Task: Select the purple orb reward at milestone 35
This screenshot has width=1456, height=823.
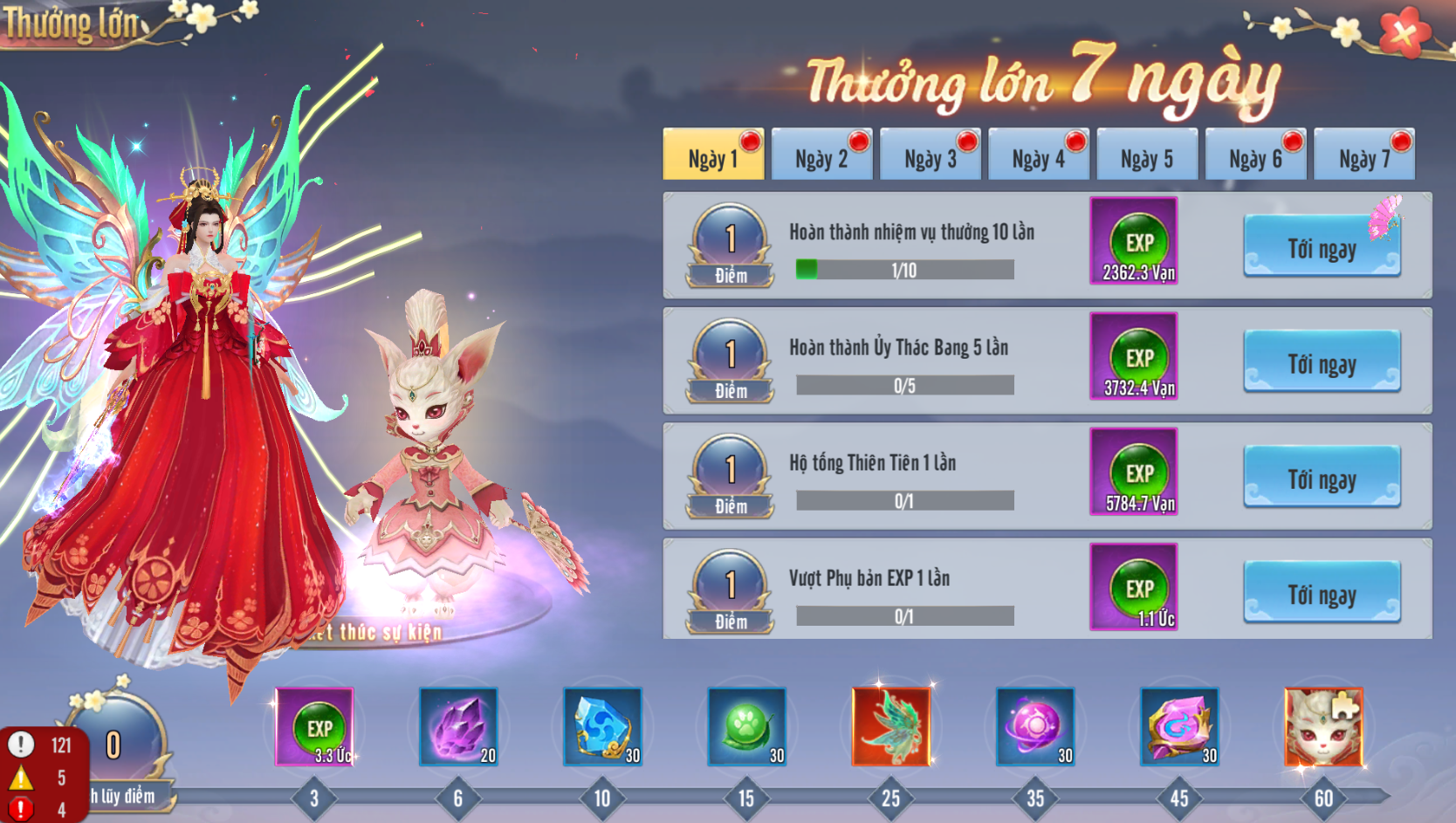Action: tap(1036, 726)
